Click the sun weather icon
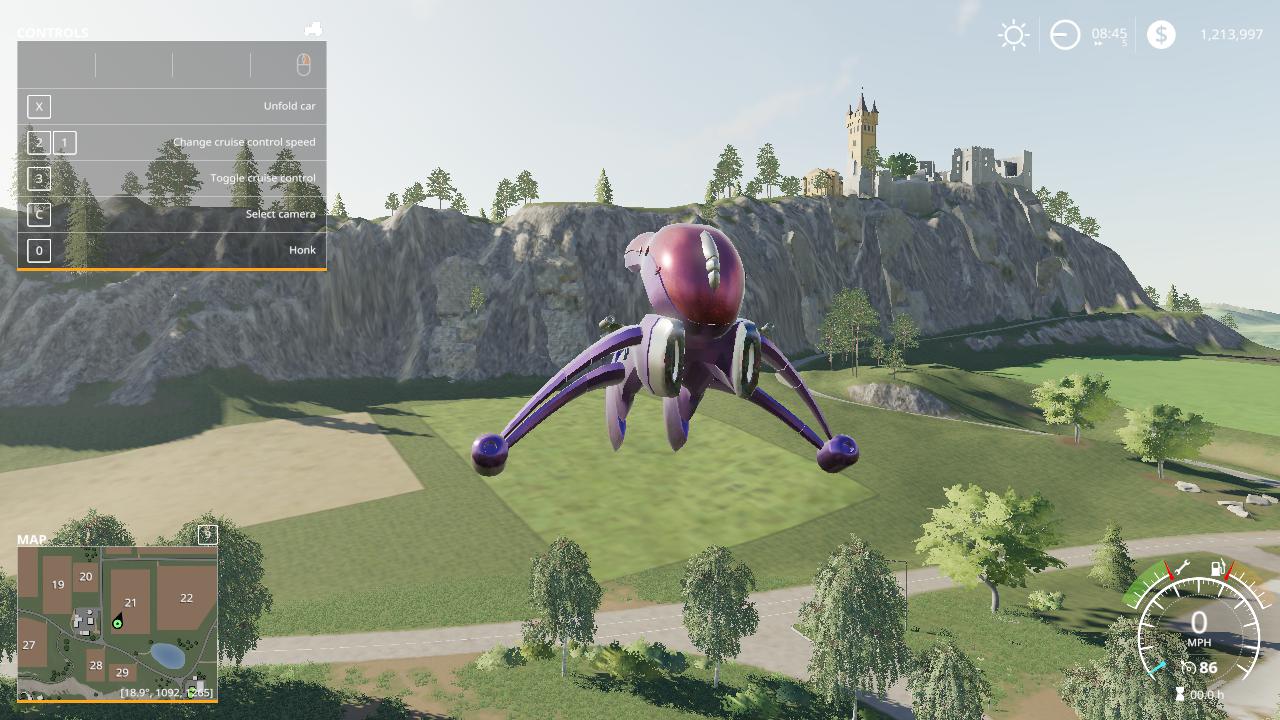 (1013, 35)
